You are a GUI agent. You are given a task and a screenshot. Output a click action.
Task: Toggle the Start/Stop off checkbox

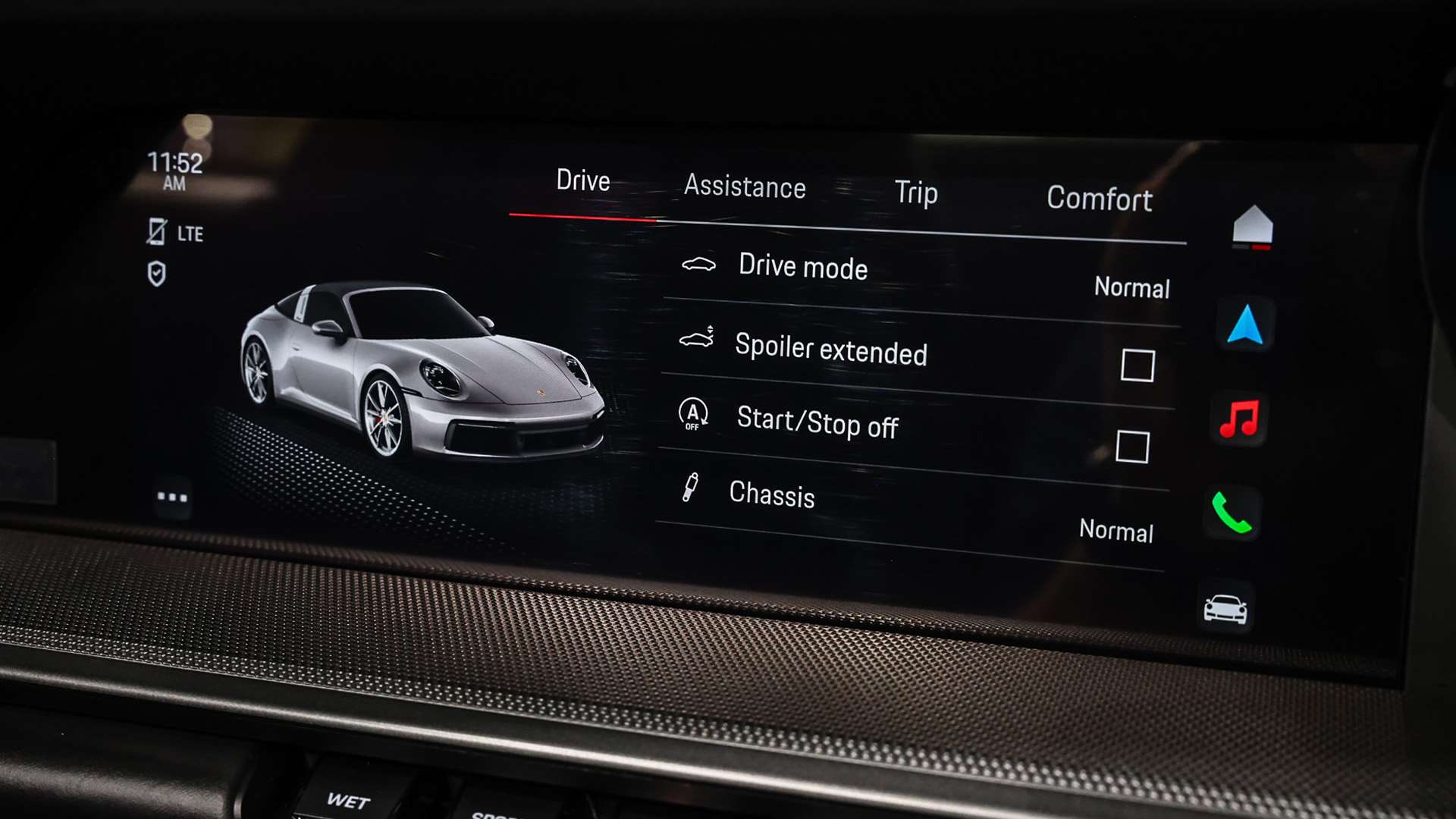[x=1131, y=447]
